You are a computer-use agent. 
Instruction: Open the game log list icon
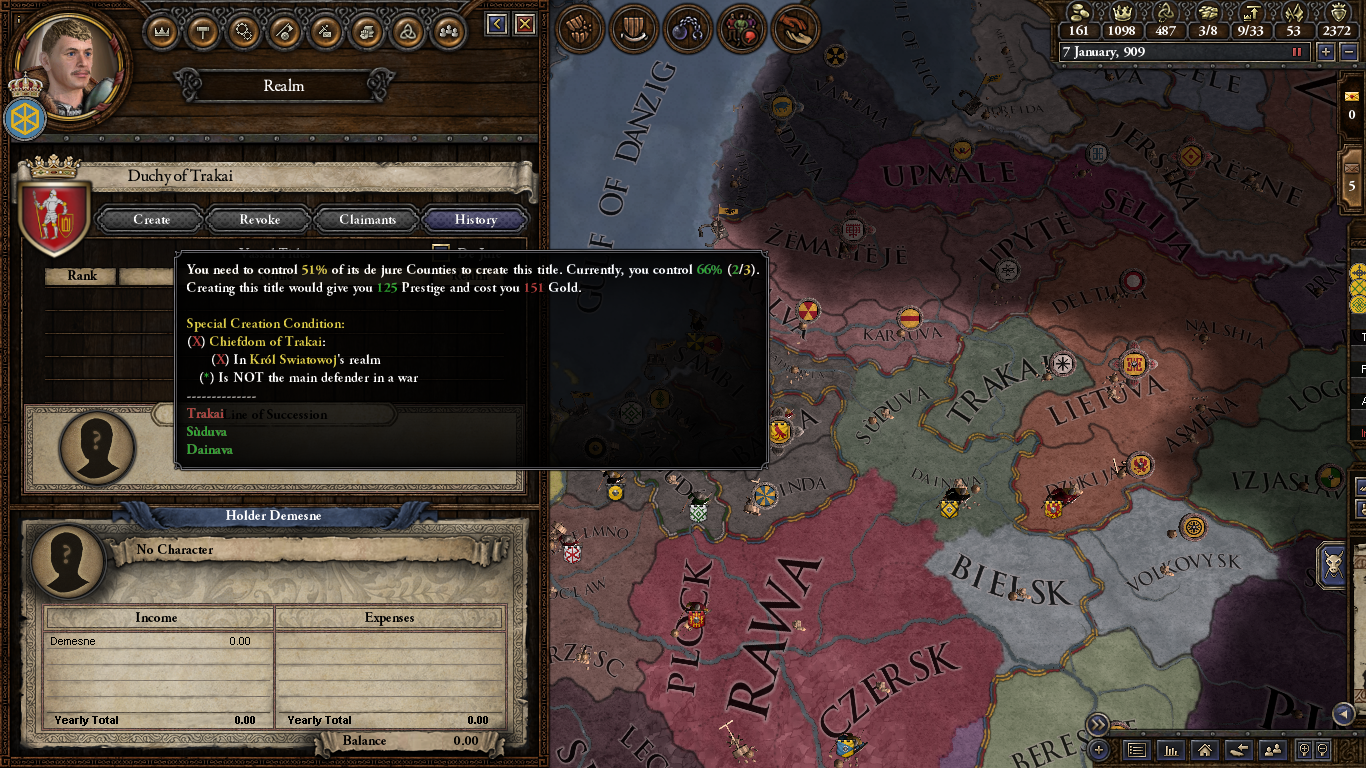[x=1136, y=751]
